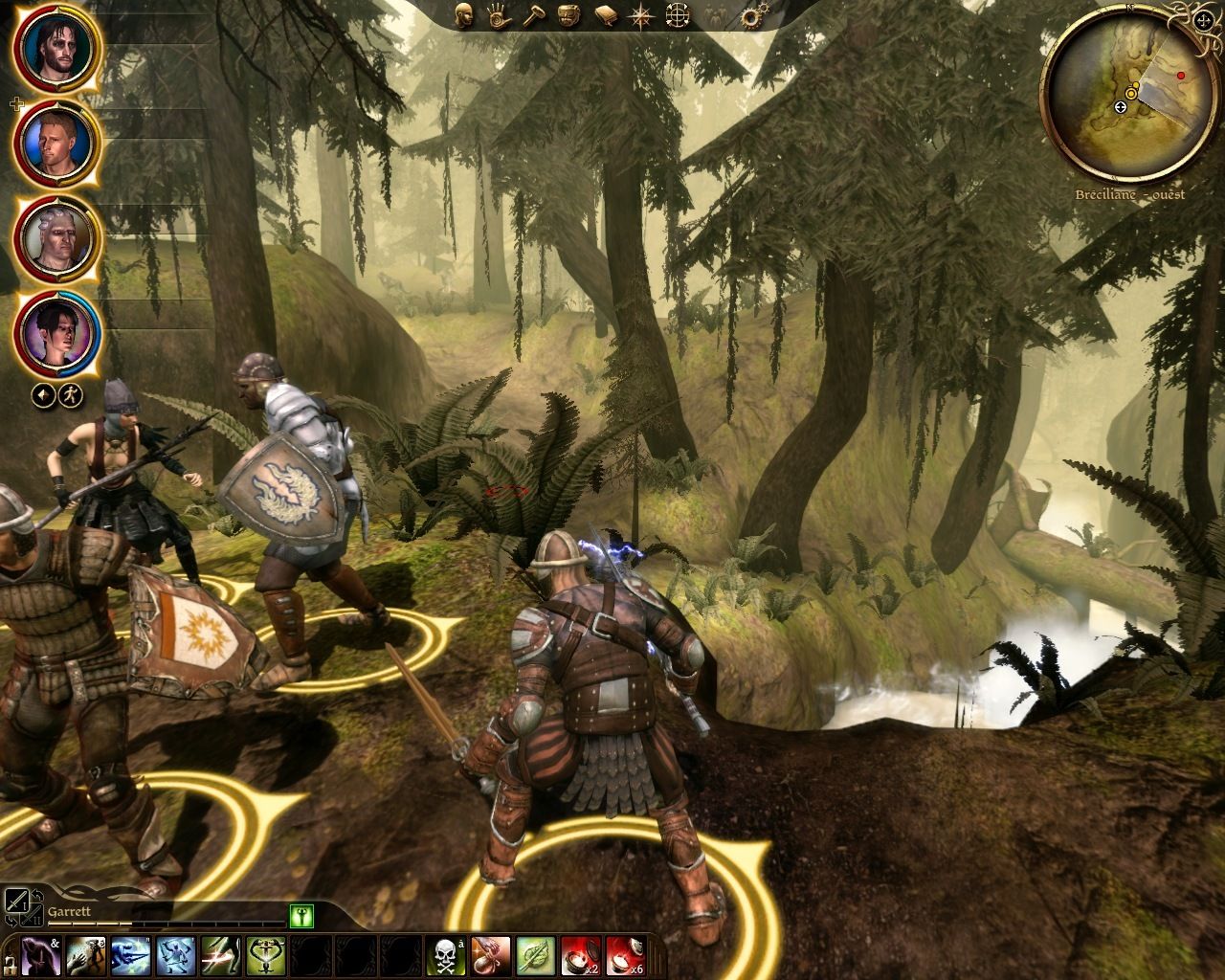Open the world map (compass star icon)

point(639,16)
